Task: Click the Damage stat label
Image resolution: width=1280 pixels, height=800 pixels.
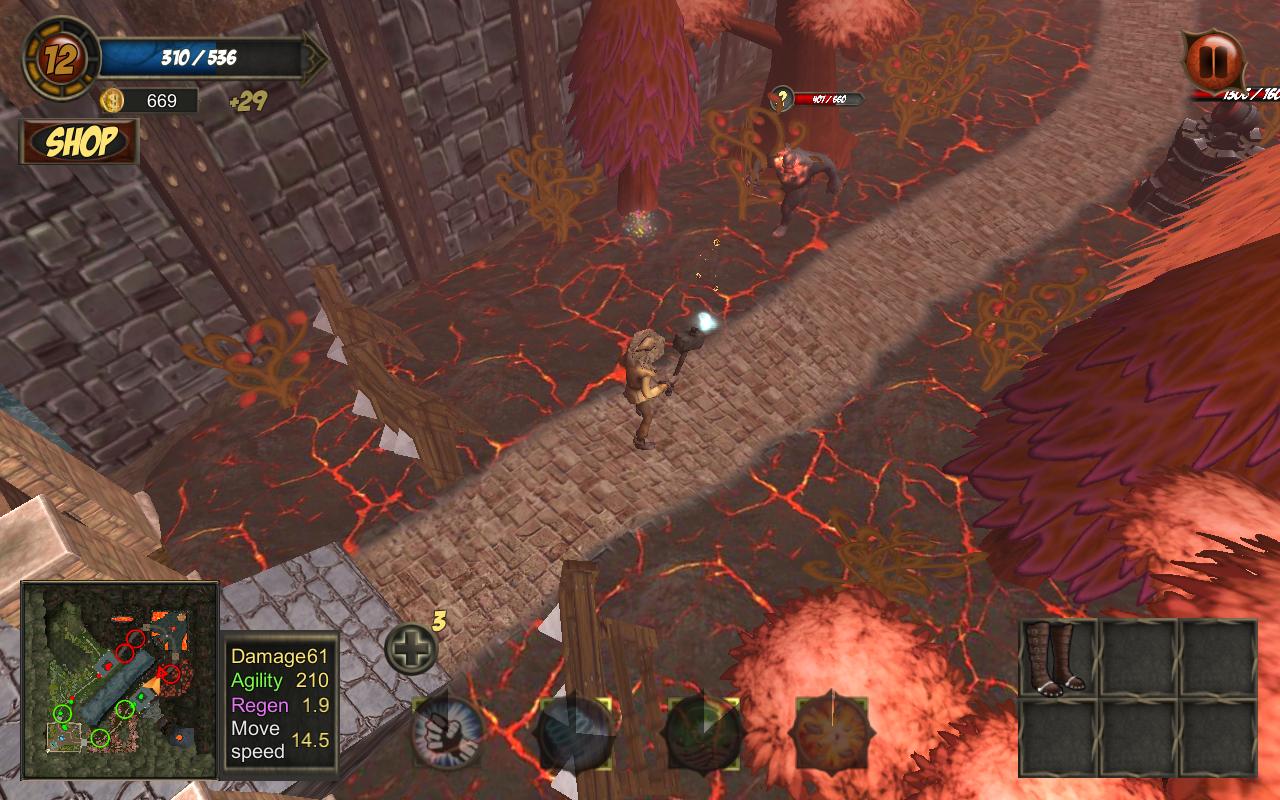Action: click(262, 657)
